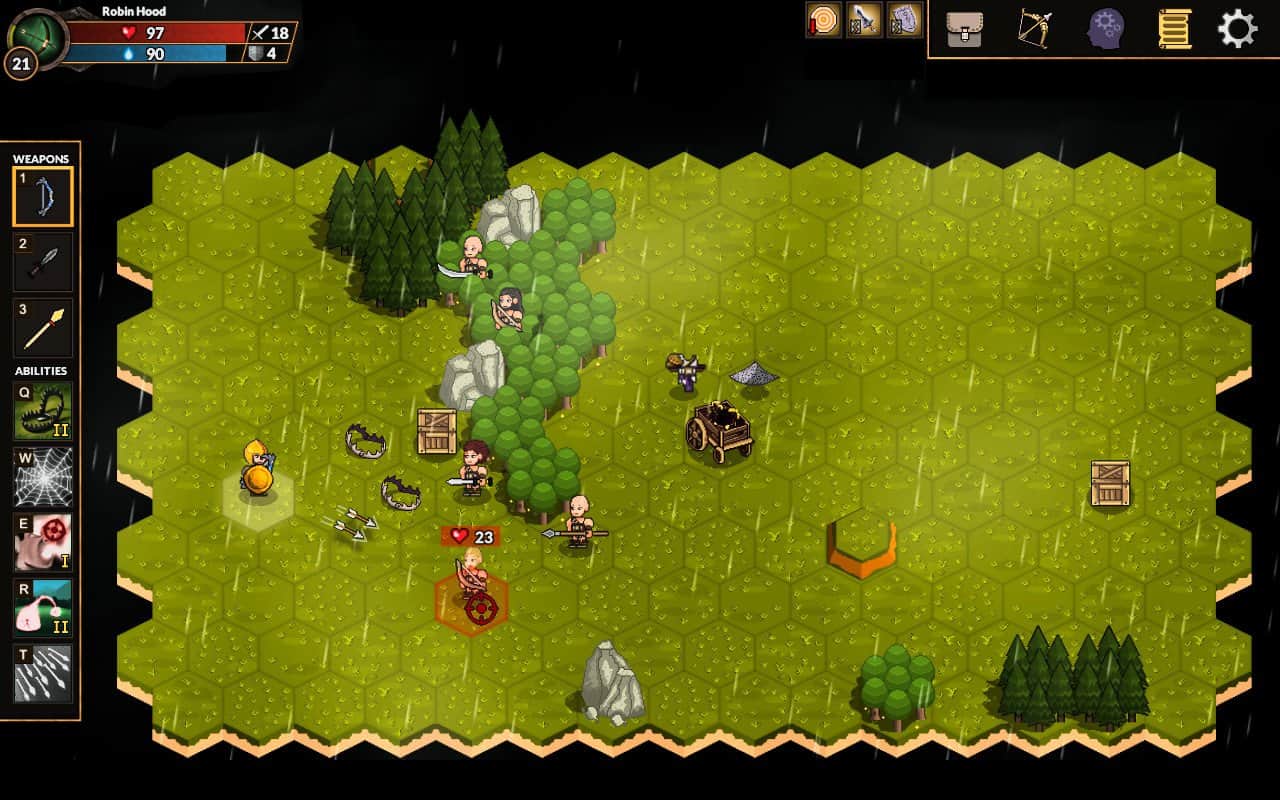Open the bow and arrow equipment screen
Image resolution: width=1280 pixels, height=800 pixels.
pos(1034,29)
